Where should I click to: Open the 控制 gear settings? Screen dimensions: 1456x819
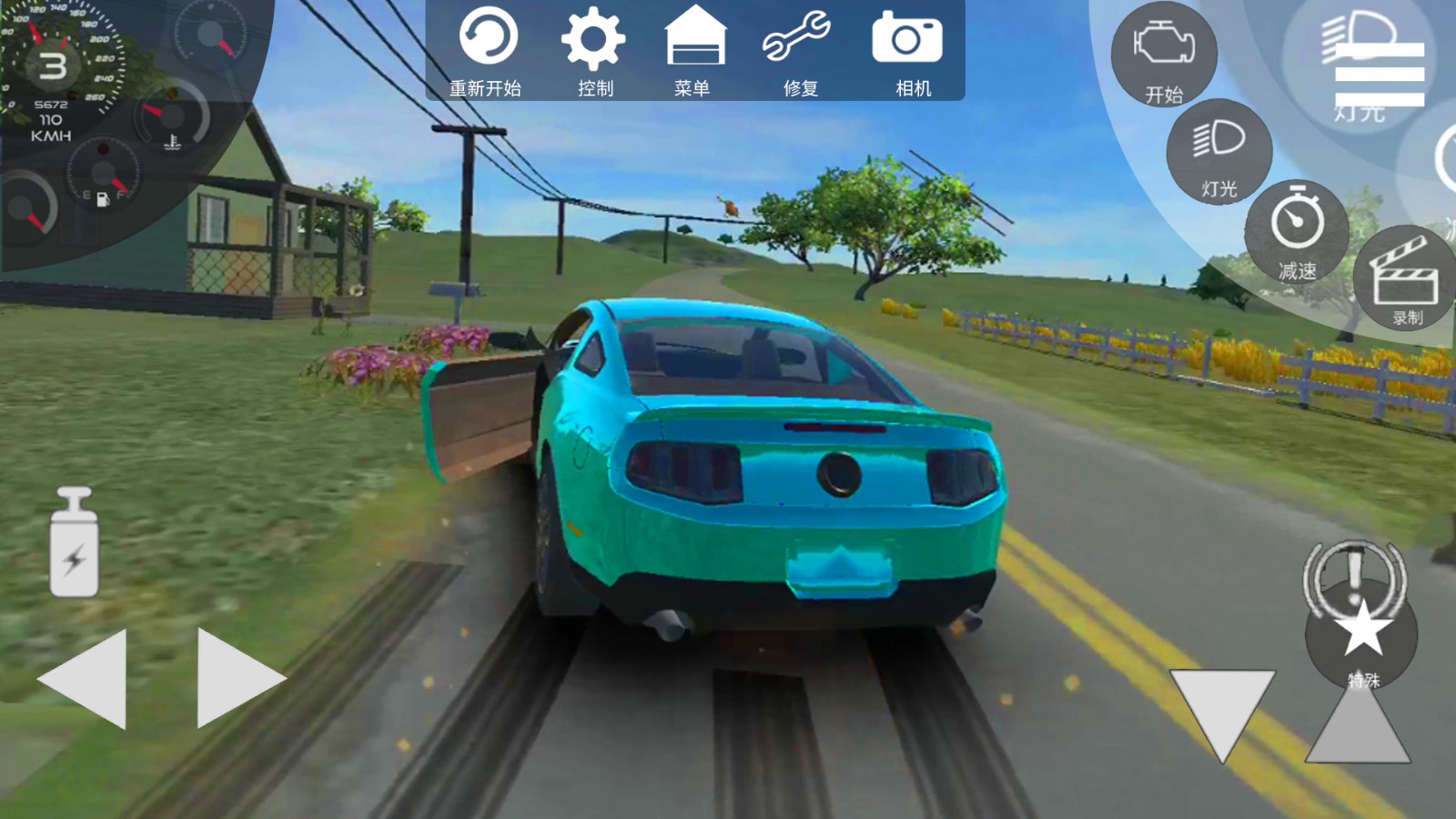pyautogui.click(x=593, y=51)
